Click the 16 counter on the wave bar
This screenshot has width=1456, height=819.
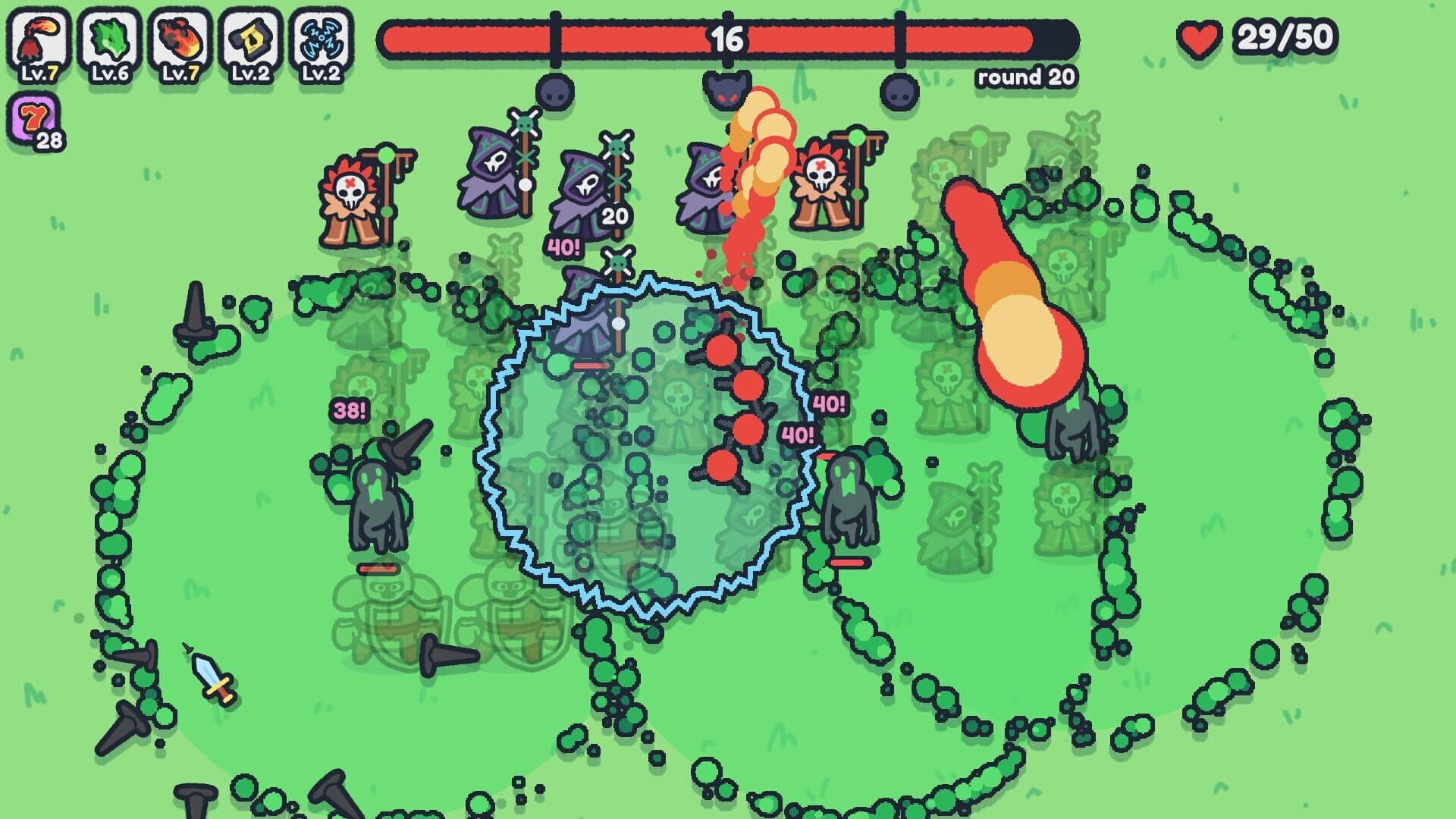tap(726, 39)
